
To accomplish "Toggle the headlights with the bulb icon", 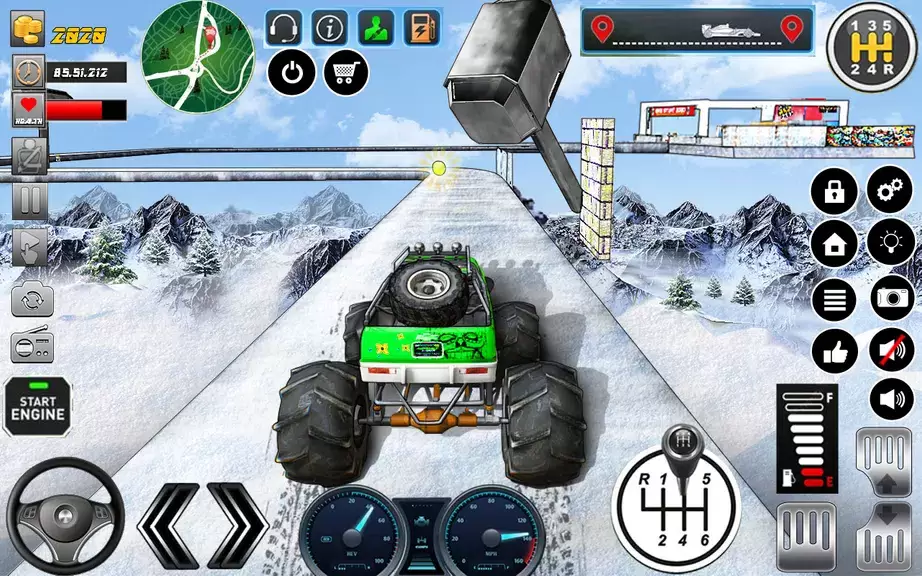I will [x=887, y=243].
